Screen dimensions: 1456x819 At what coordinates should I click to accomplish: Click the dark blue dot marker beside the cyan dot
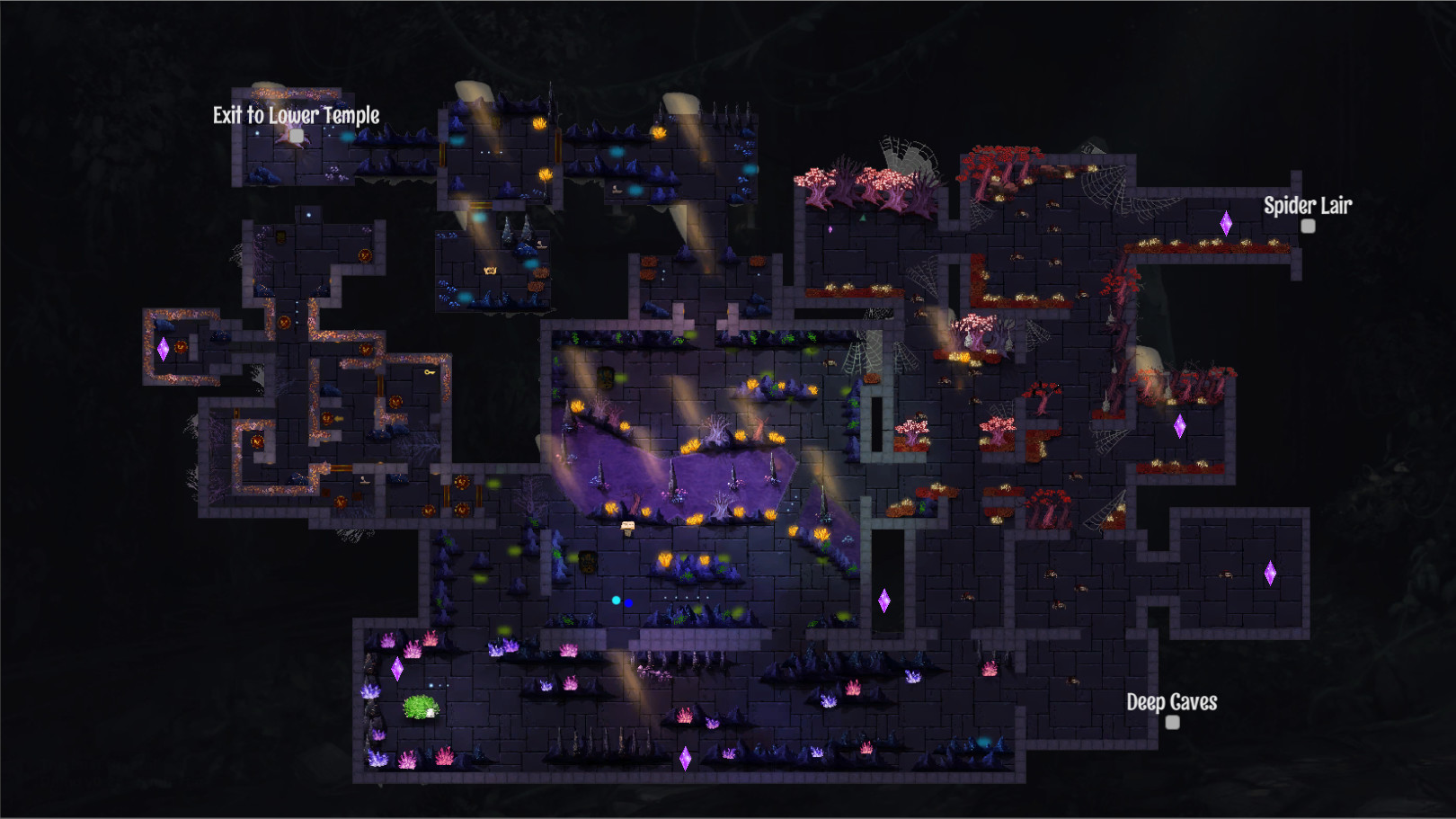point(628,603)
